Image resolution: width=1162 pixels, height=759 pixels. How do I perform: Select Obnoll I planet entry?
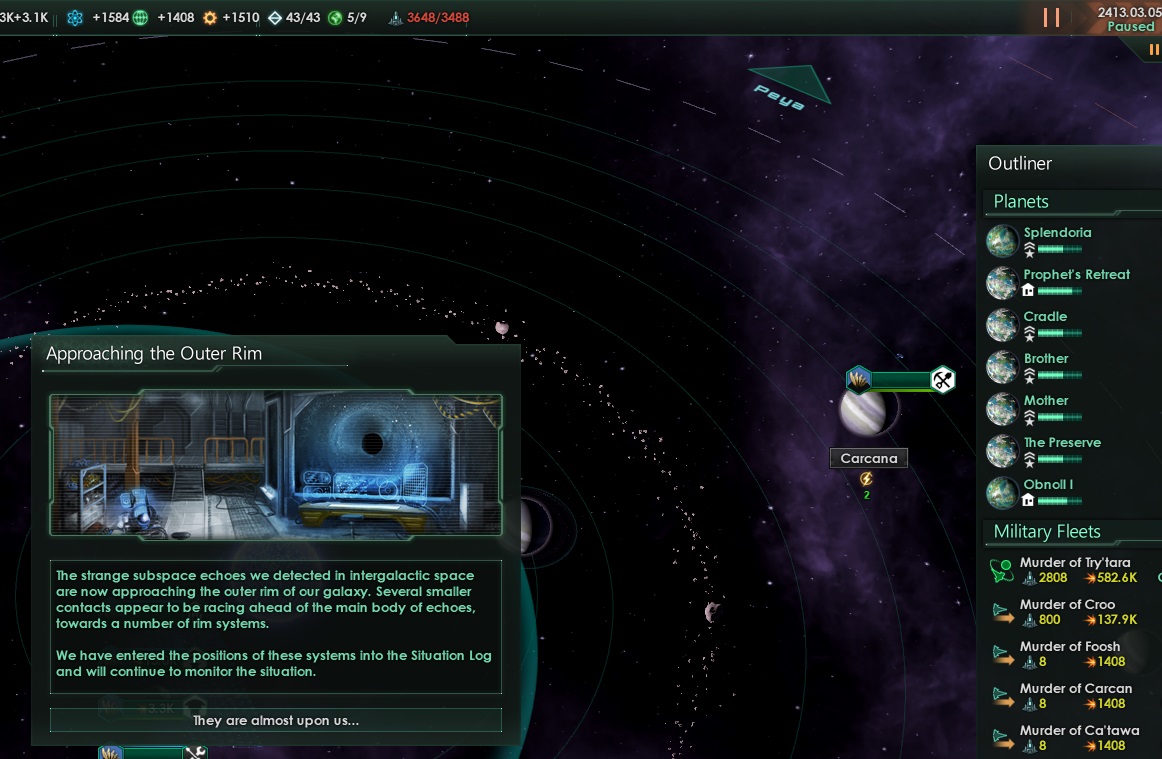click(x=1048, y=485)
